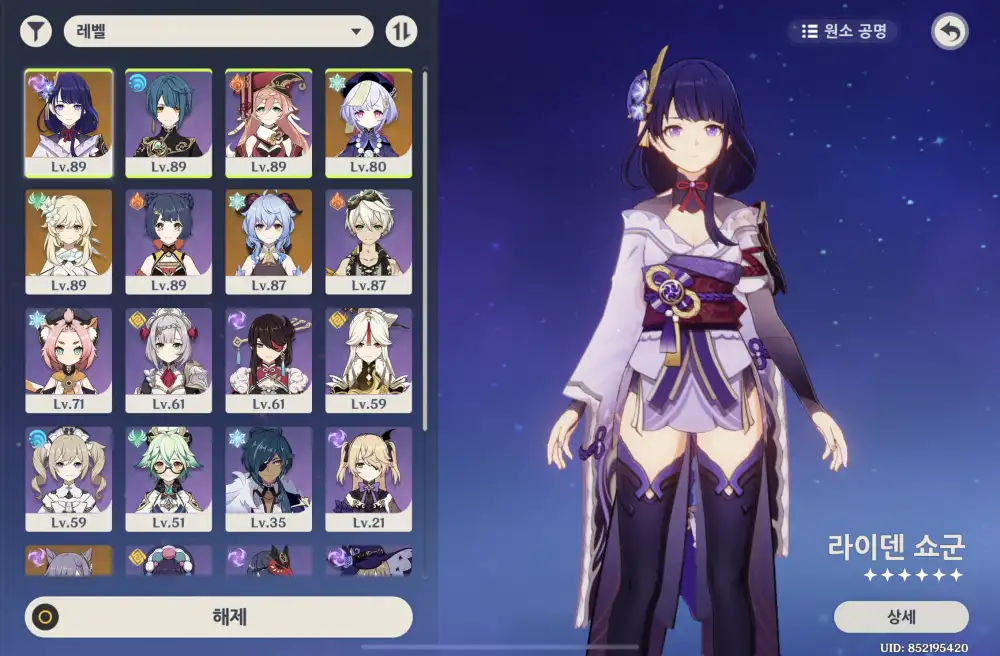Click the 해제 remove button
This screenshot has width=1000, height=656.
[x=219, y=617]
